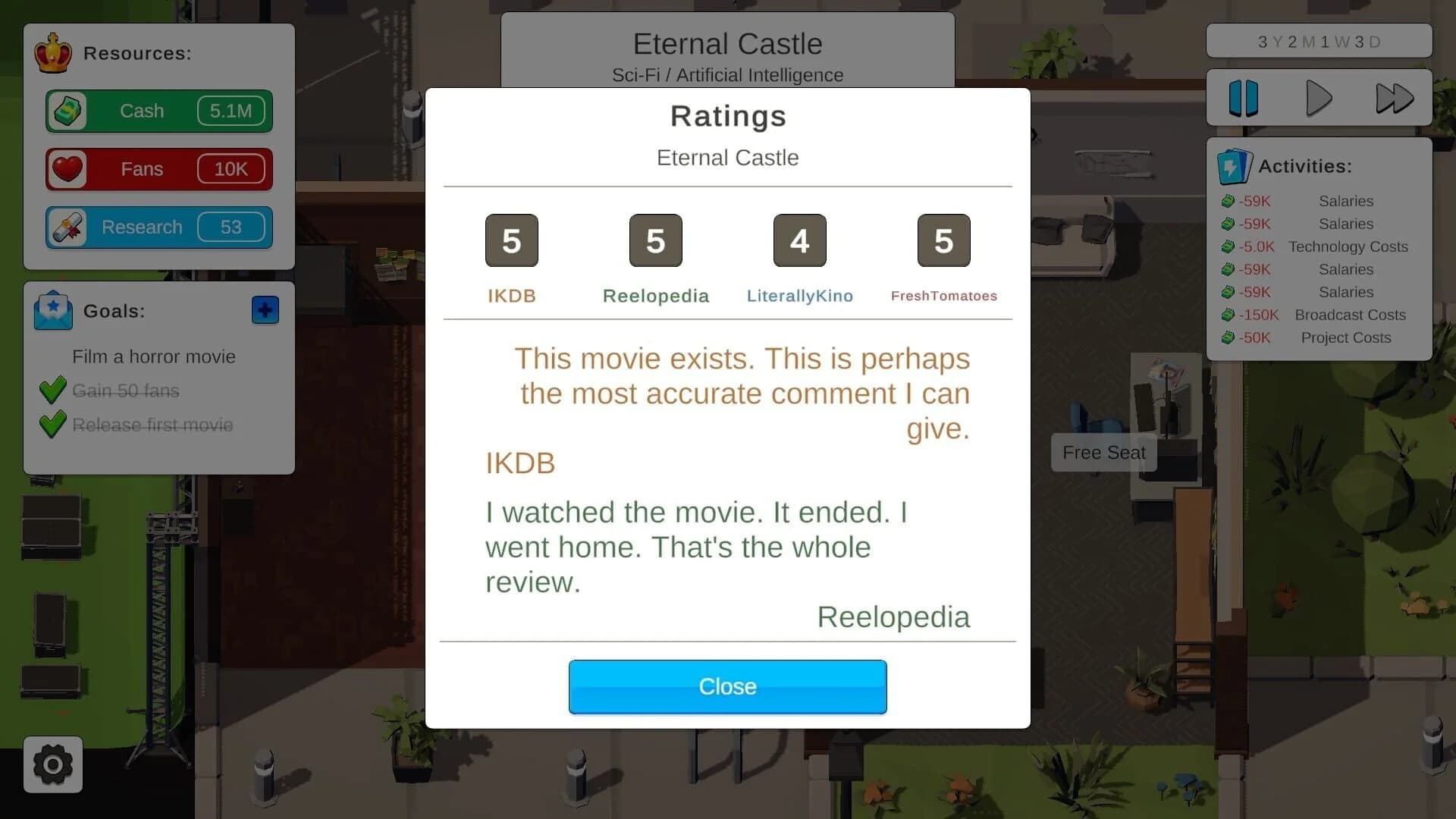Image resolution: width=1456 pixels, height=819 pixels.
Task: Close the Ratings dialog
Action: tap(727, 686)
